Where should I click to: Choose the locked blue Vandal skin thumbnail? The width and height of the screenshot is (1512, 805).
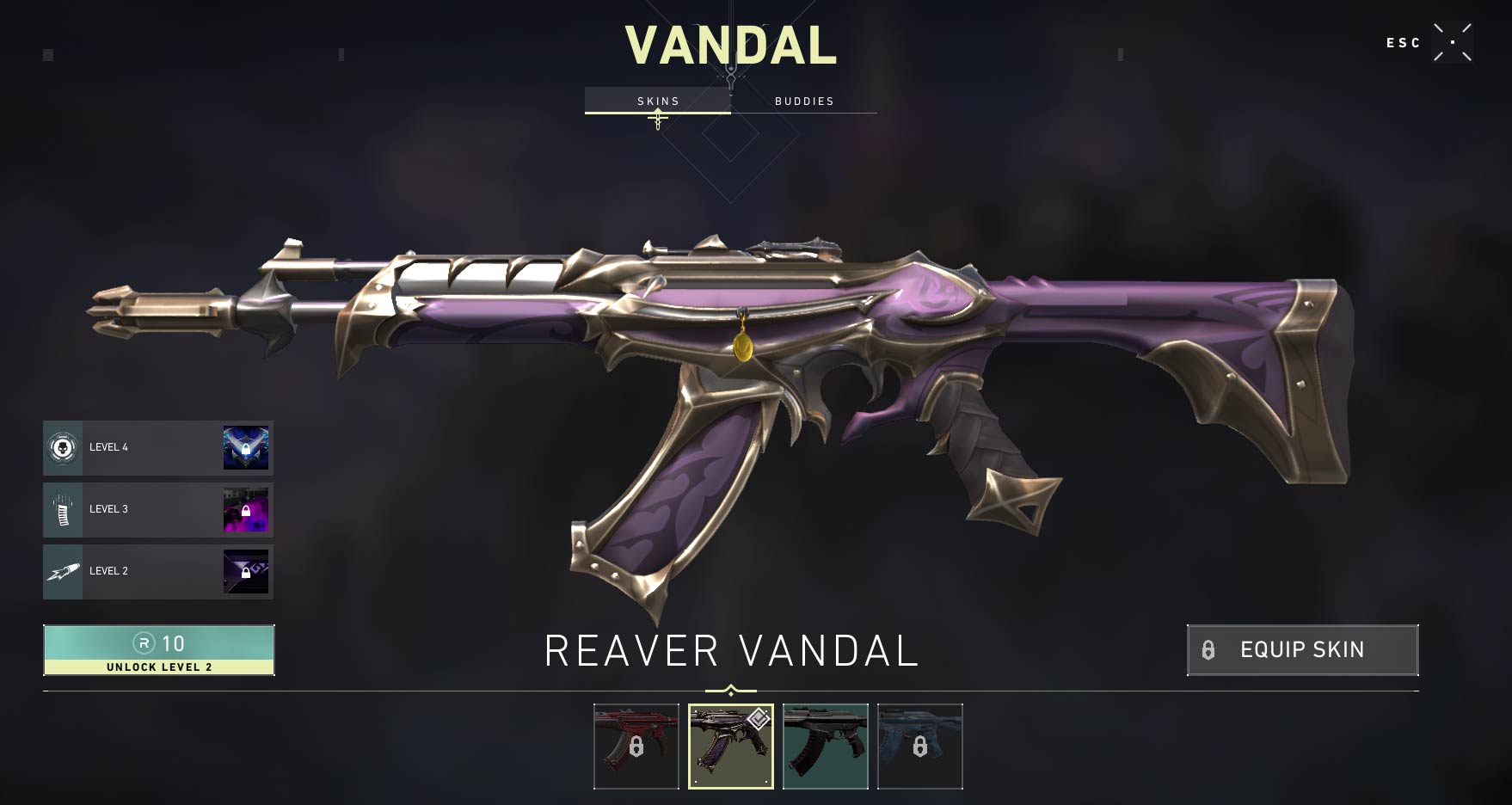(920, 747)
